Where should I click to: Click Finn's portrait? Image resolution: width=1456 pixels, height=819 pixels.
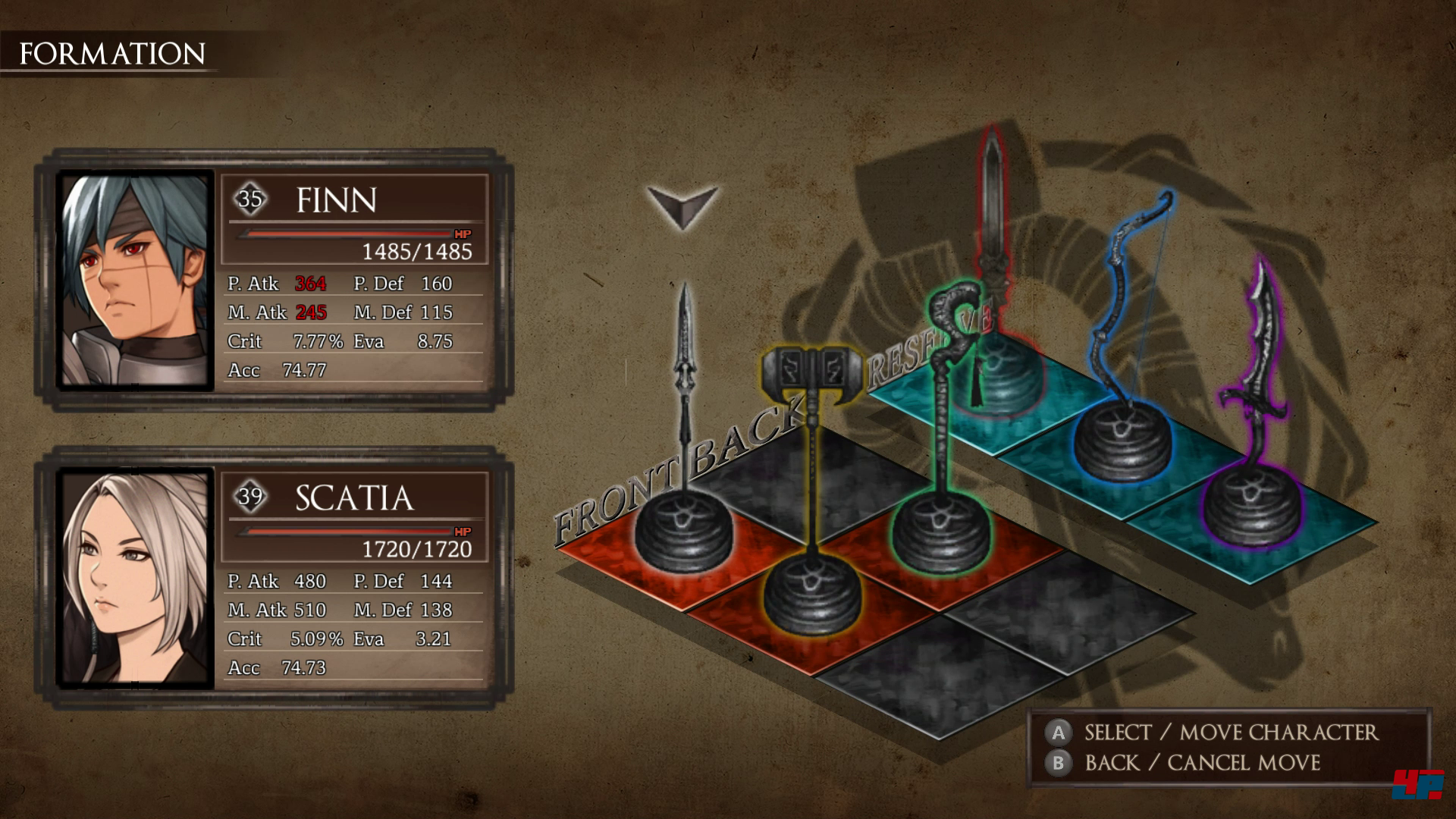[x=135, y=280]
